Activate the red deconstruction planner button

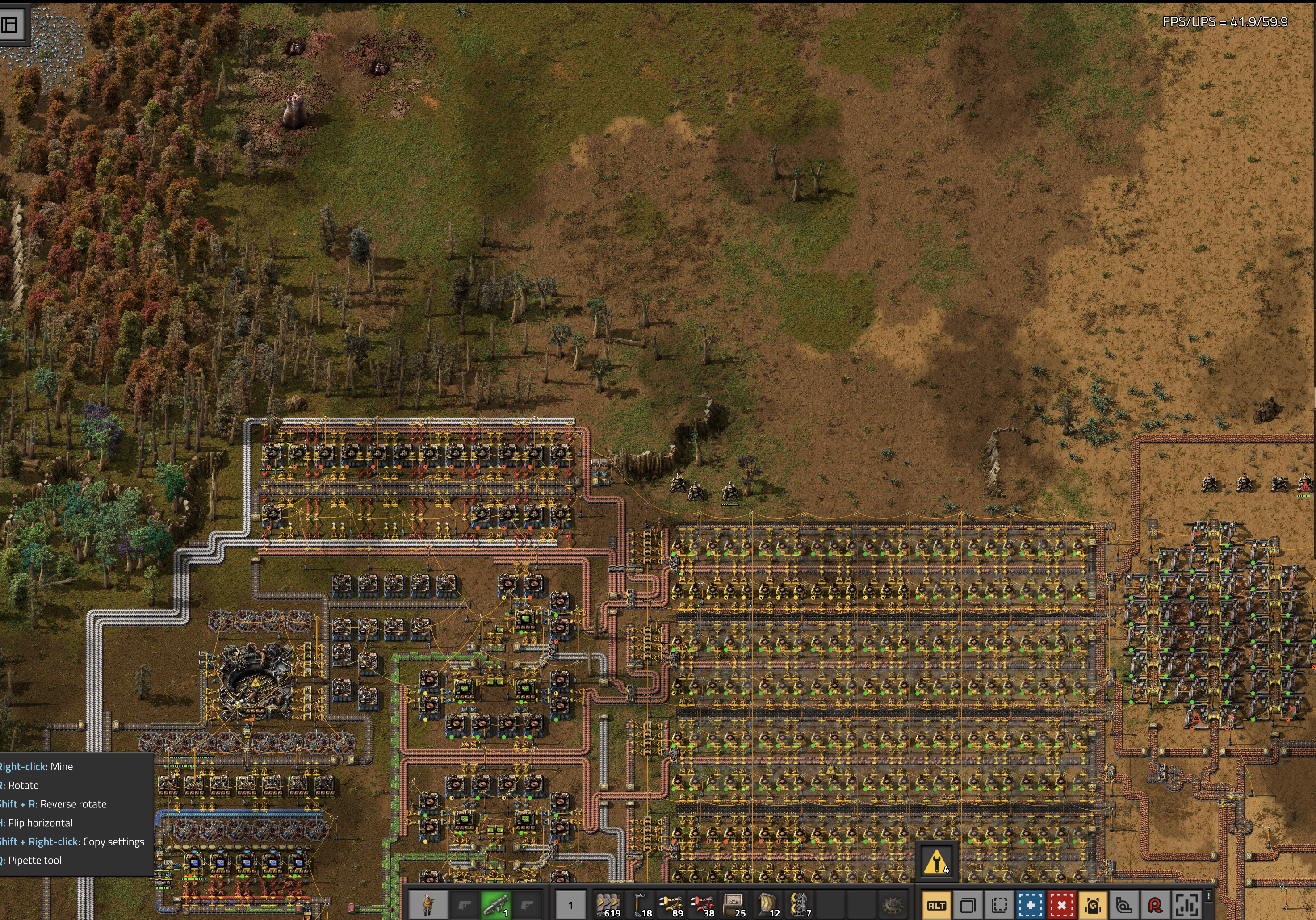pyautogui.click(x=1061, y=906)
